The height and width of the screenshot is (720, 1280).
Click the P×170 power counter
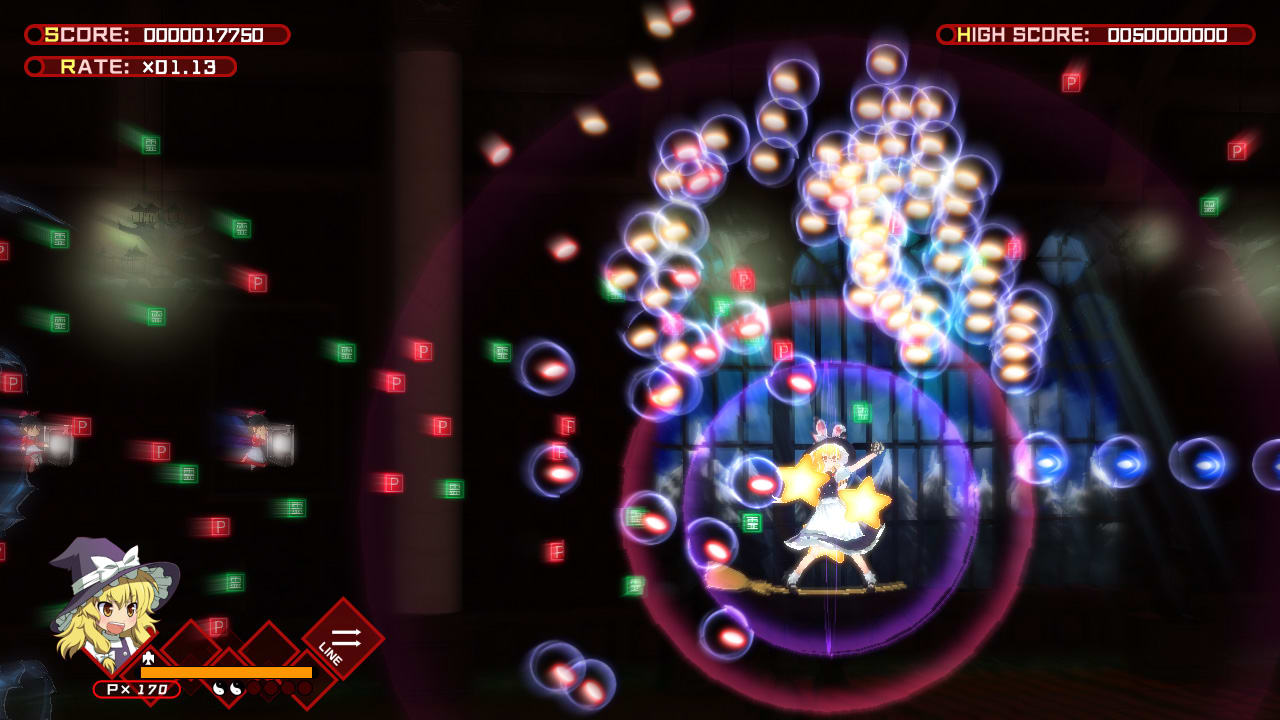(x=137, y=688)
